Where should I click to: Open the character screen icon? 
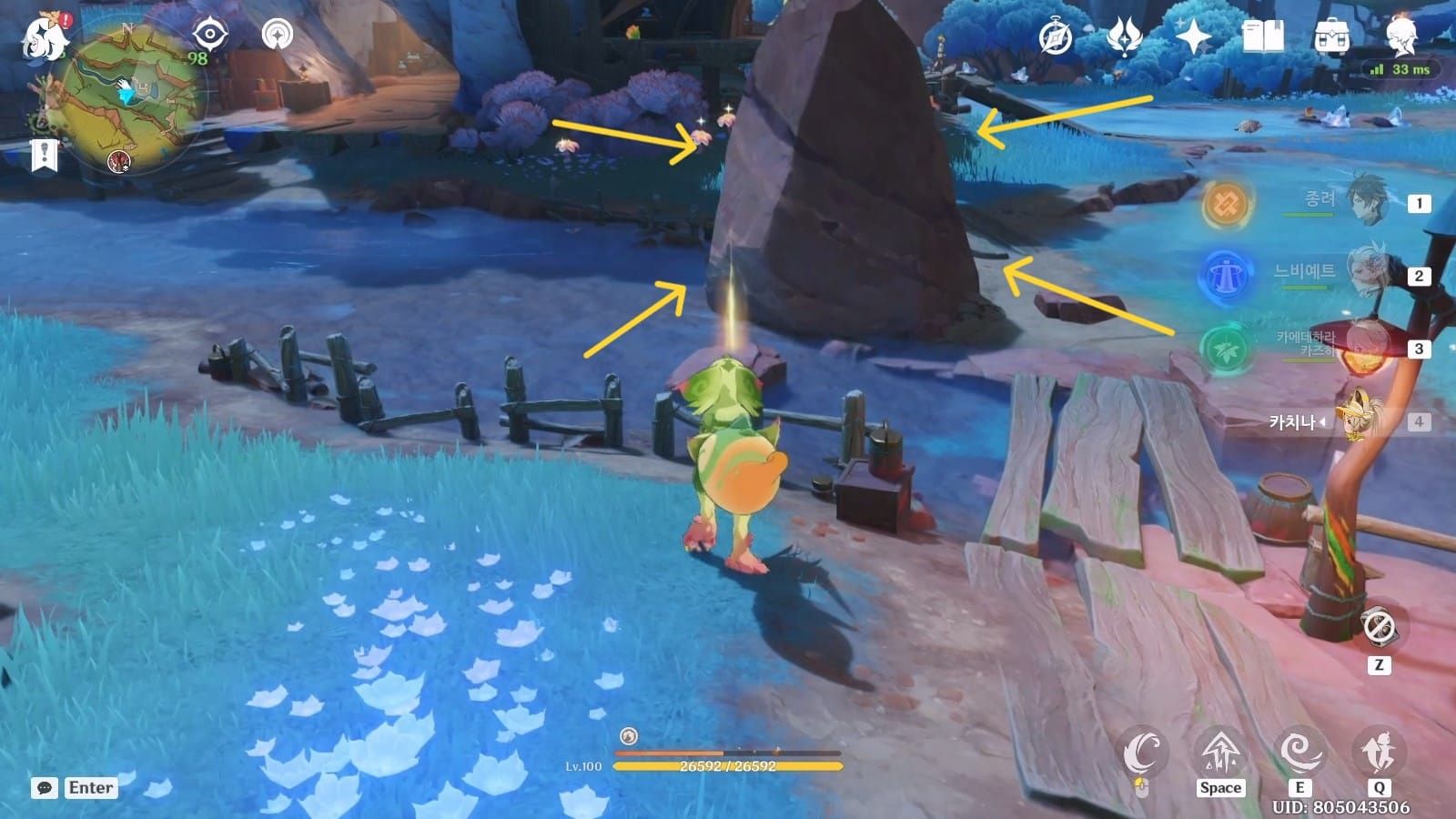(1400, 37)
